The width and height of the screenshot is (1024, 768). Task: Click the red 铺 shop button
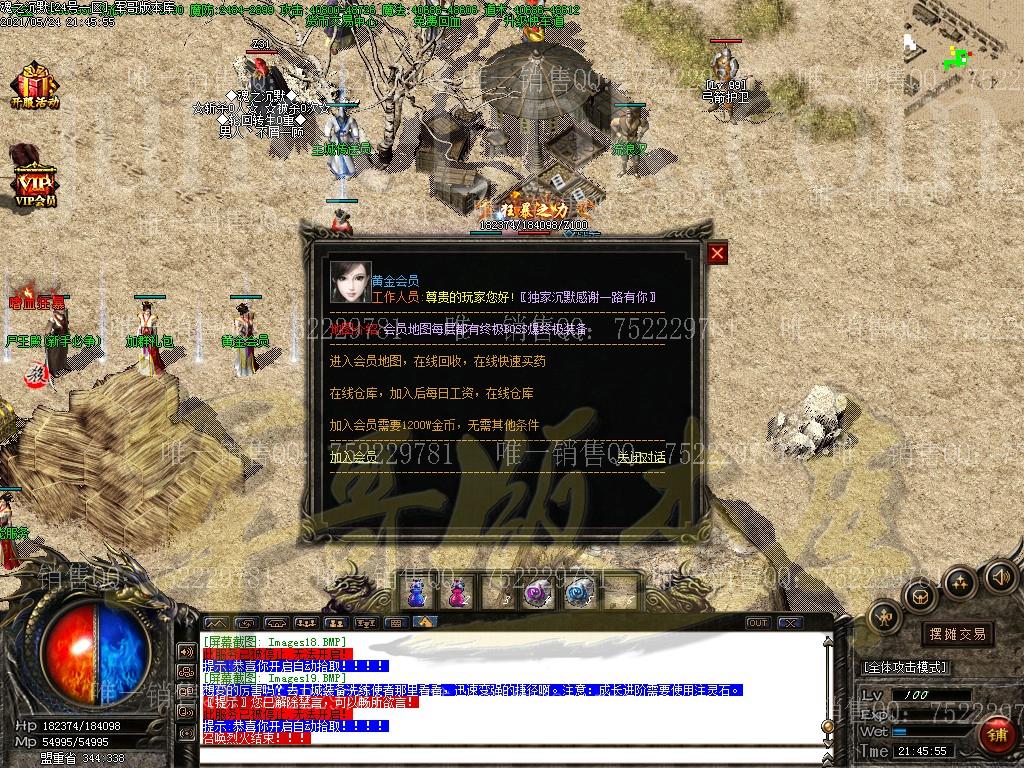click(997, 735)
